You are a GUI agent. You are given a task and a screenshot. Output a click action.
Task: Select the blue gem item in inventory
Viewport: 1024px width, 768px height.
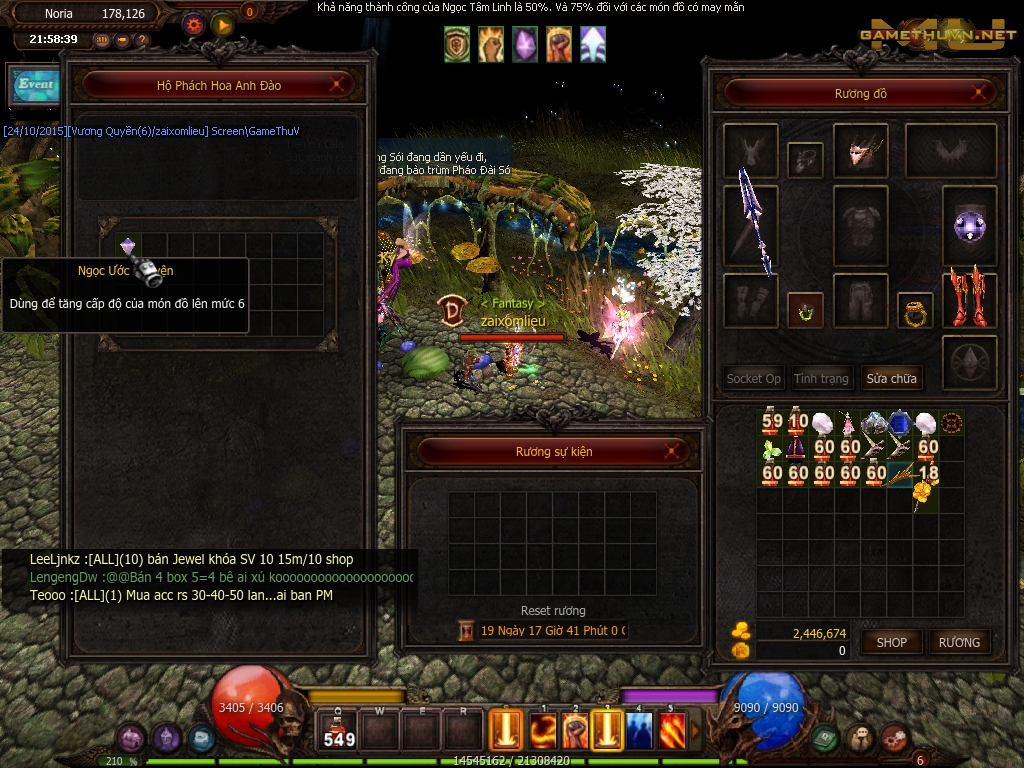pyautogui.click(x=900, y=423)
